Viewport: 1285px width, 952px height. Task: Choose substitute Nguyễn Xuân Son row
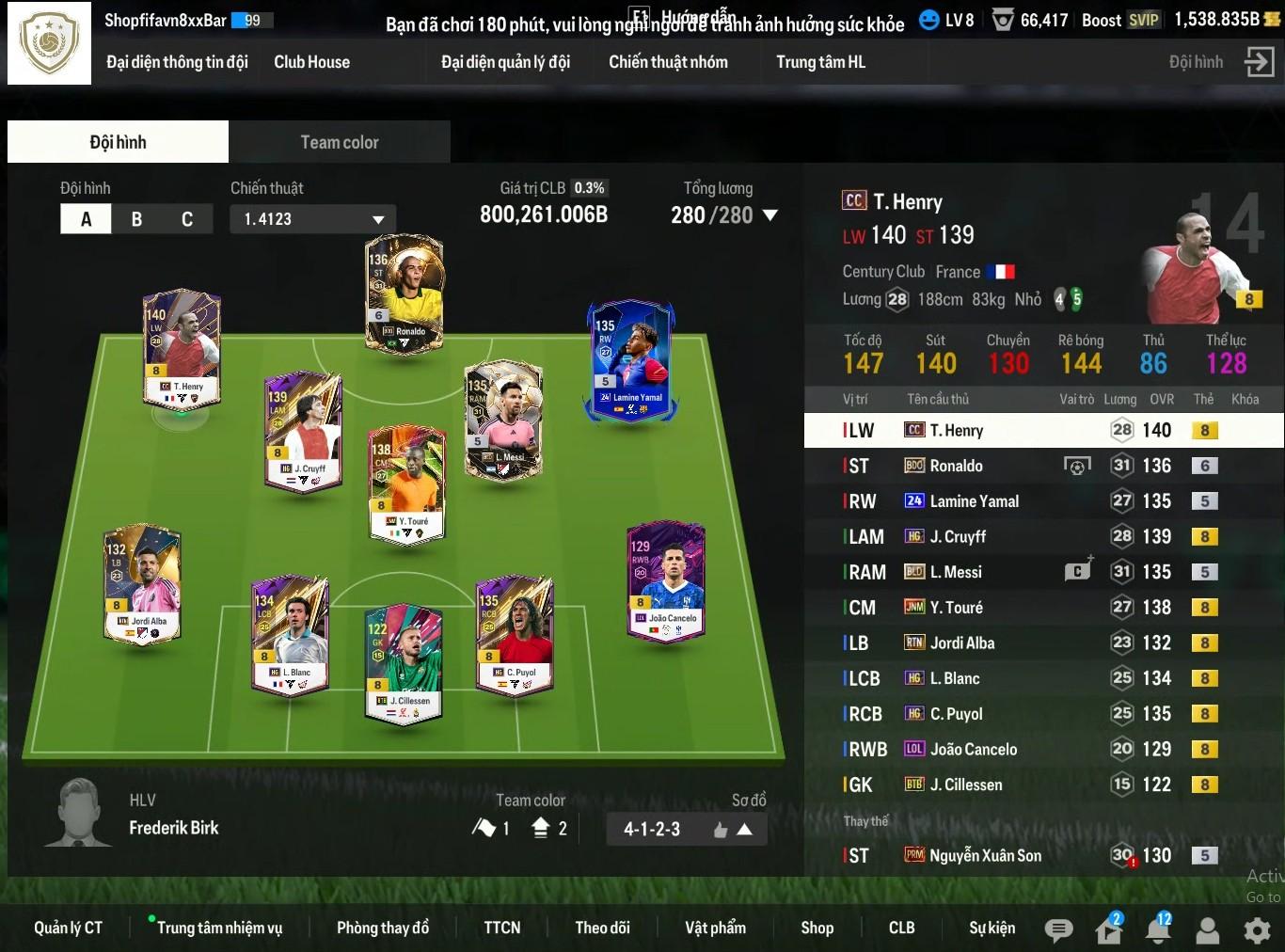(x=1035, y=855)
